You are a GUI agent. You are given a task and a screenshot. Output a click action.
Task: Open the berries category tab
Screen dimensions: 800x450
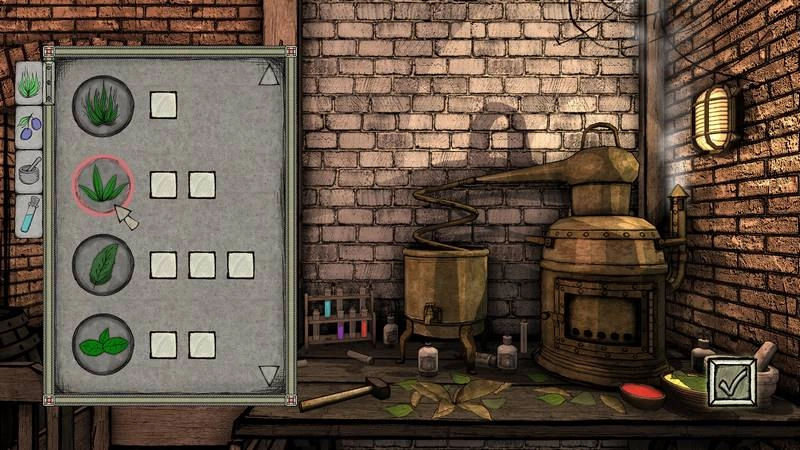[x=29, y=127]
